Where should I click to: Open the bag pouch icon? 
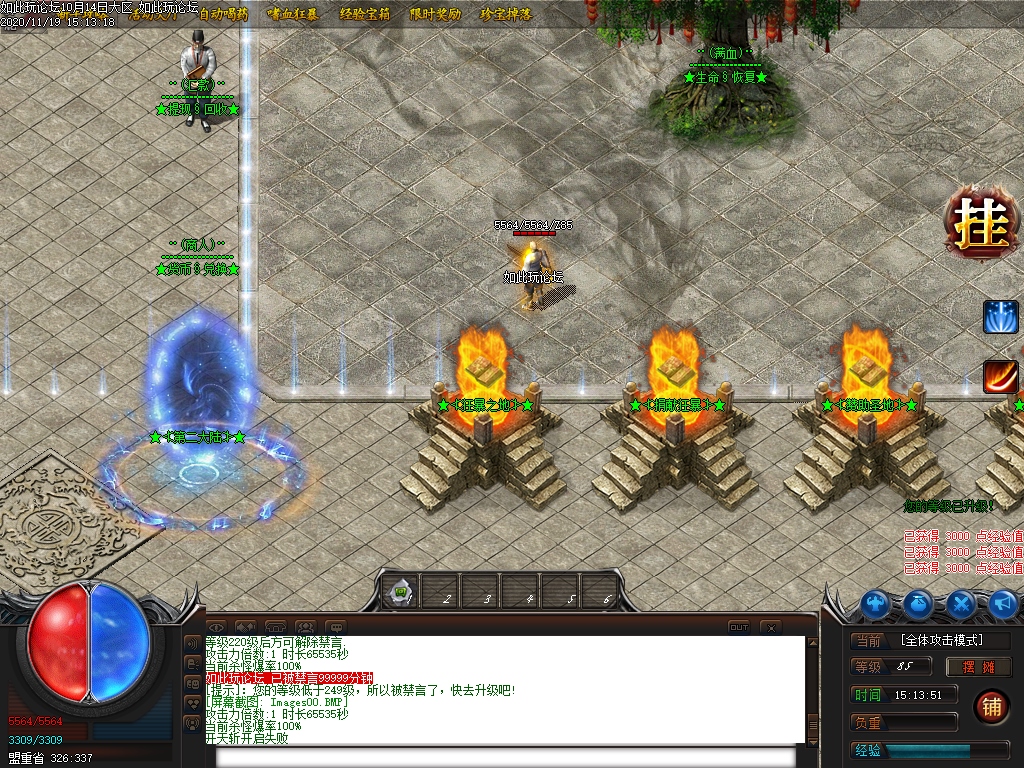[x=919, y=604]
